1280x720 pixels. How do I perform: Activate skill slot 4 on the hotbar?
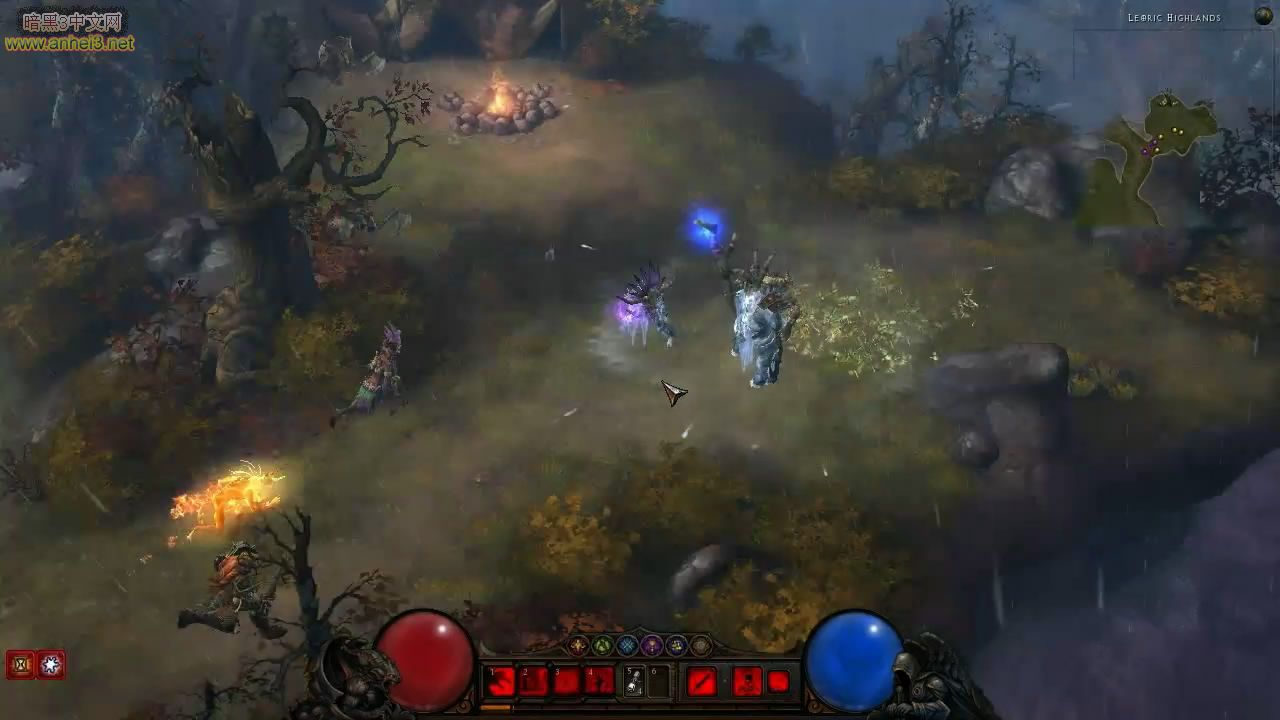600,682
